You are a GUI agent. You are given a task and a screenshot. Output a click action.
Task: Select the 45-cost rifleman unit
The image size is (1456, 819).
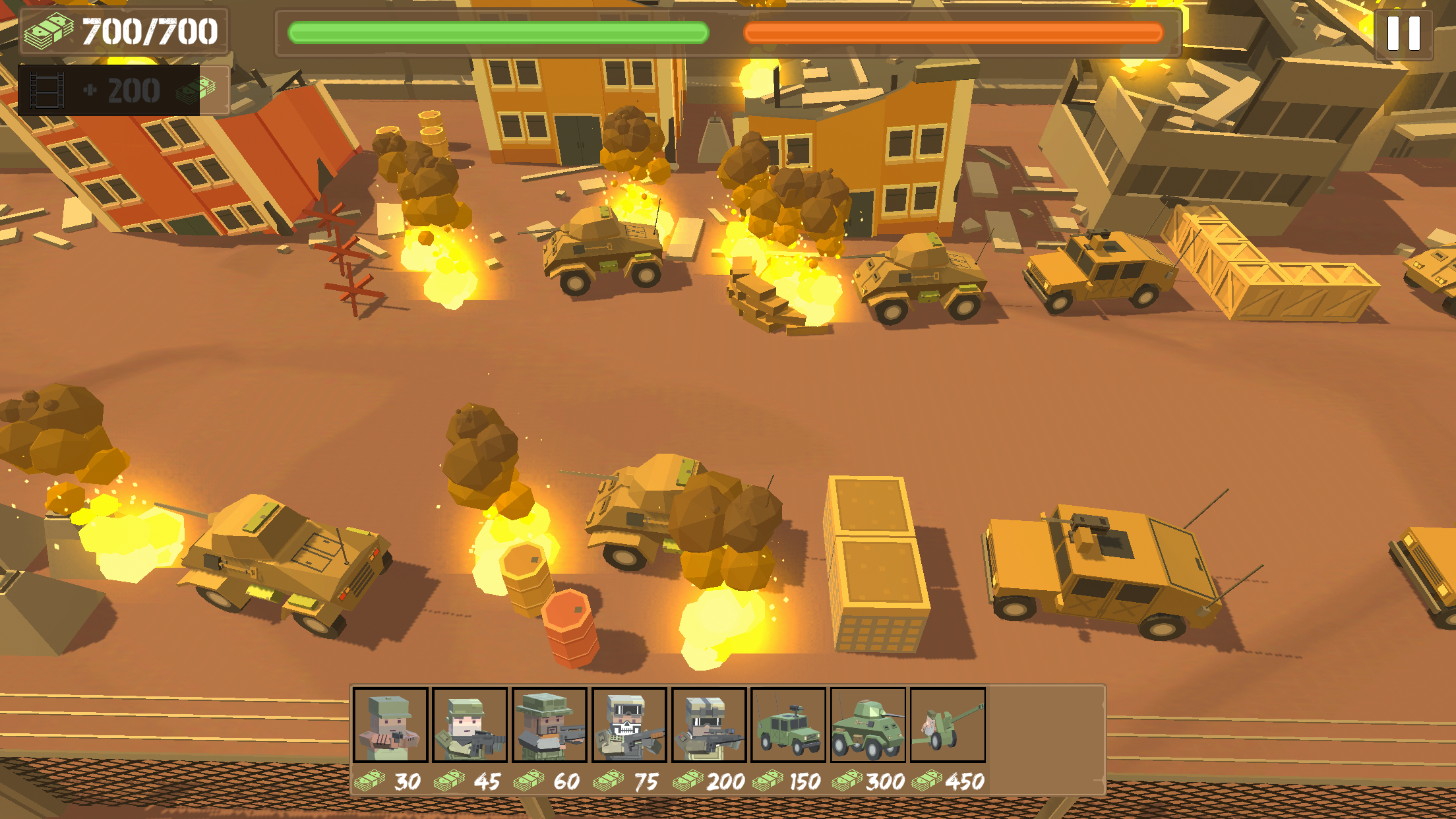tap(470, 725)
